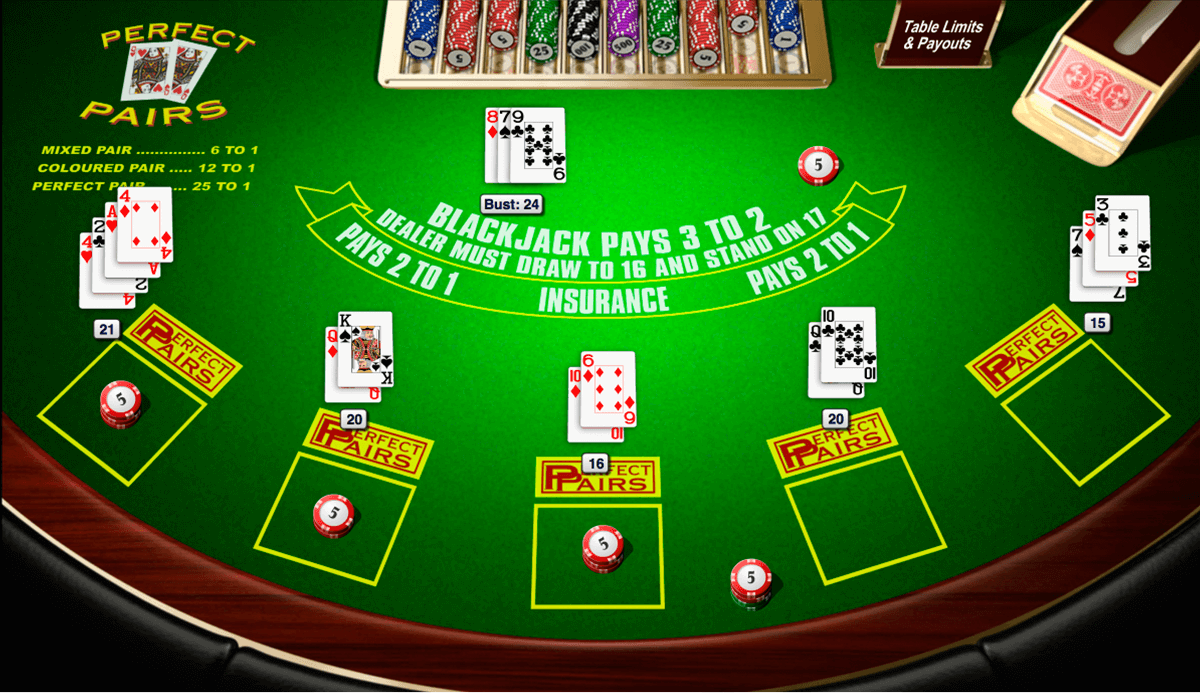Choose the bet box below the king-queen hand
This screenshot has width=1200, height=693.
335,518
